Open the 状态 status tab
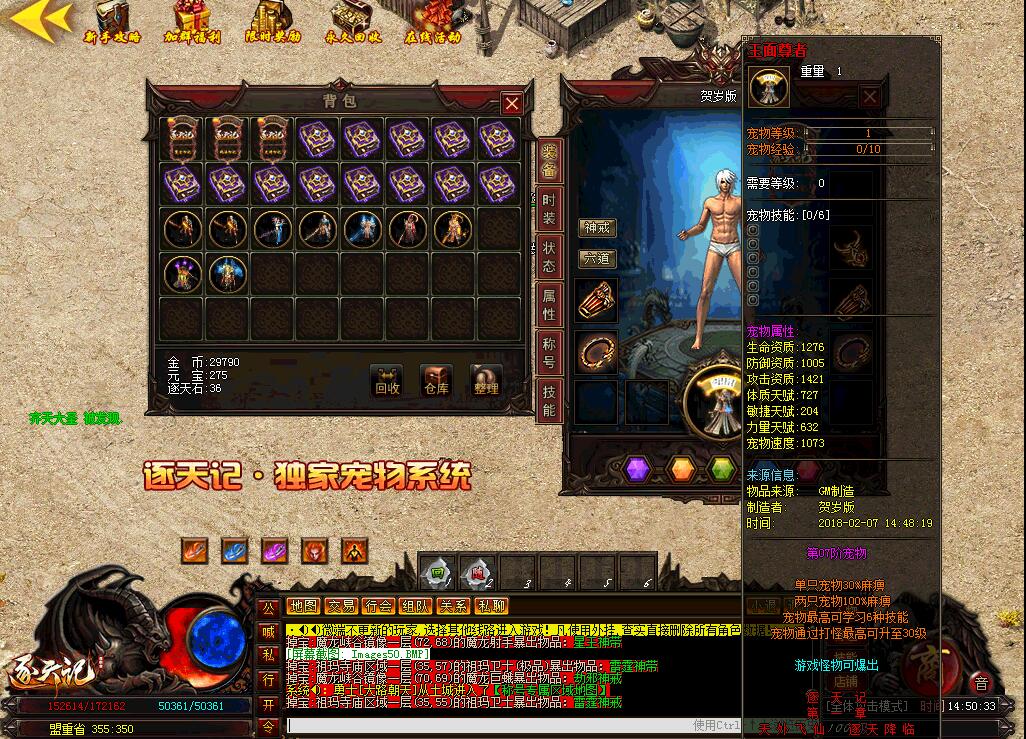1026x739 pixels. click(549, 257)
